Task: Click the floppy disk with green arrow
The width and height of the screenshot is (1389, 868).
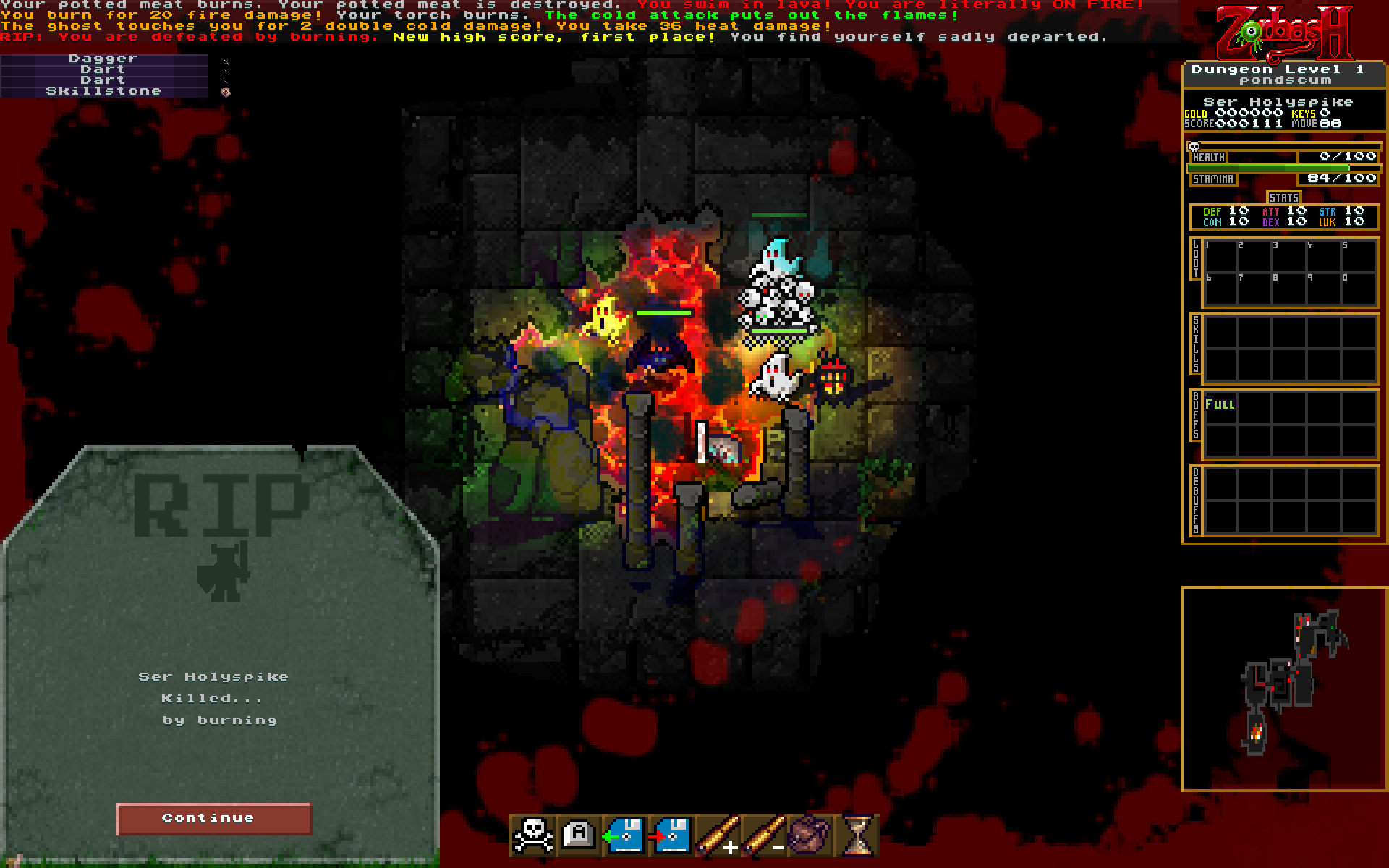Action: coord(624,836)
